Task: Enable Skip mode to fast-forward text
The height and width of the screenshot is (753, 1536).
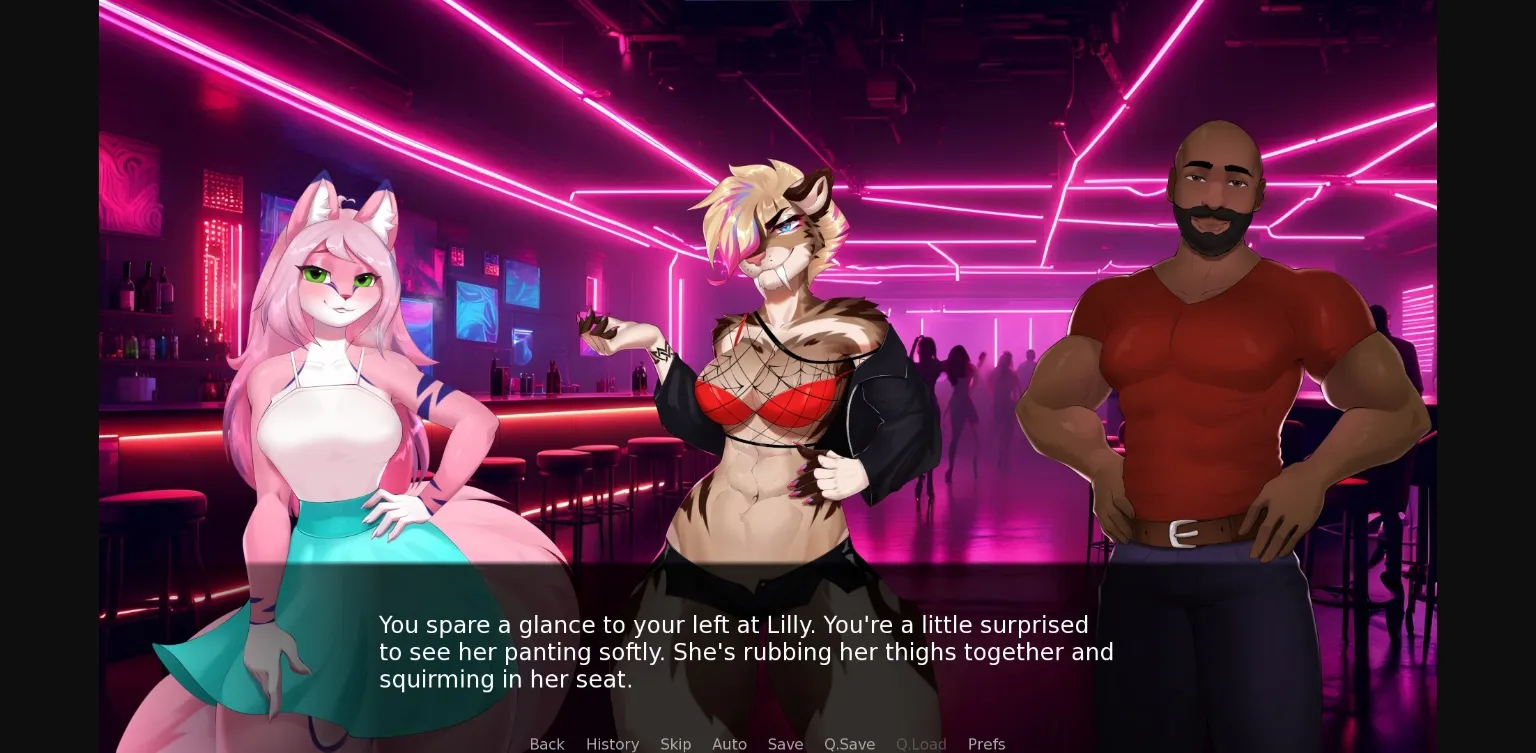Action: (675, 744)
